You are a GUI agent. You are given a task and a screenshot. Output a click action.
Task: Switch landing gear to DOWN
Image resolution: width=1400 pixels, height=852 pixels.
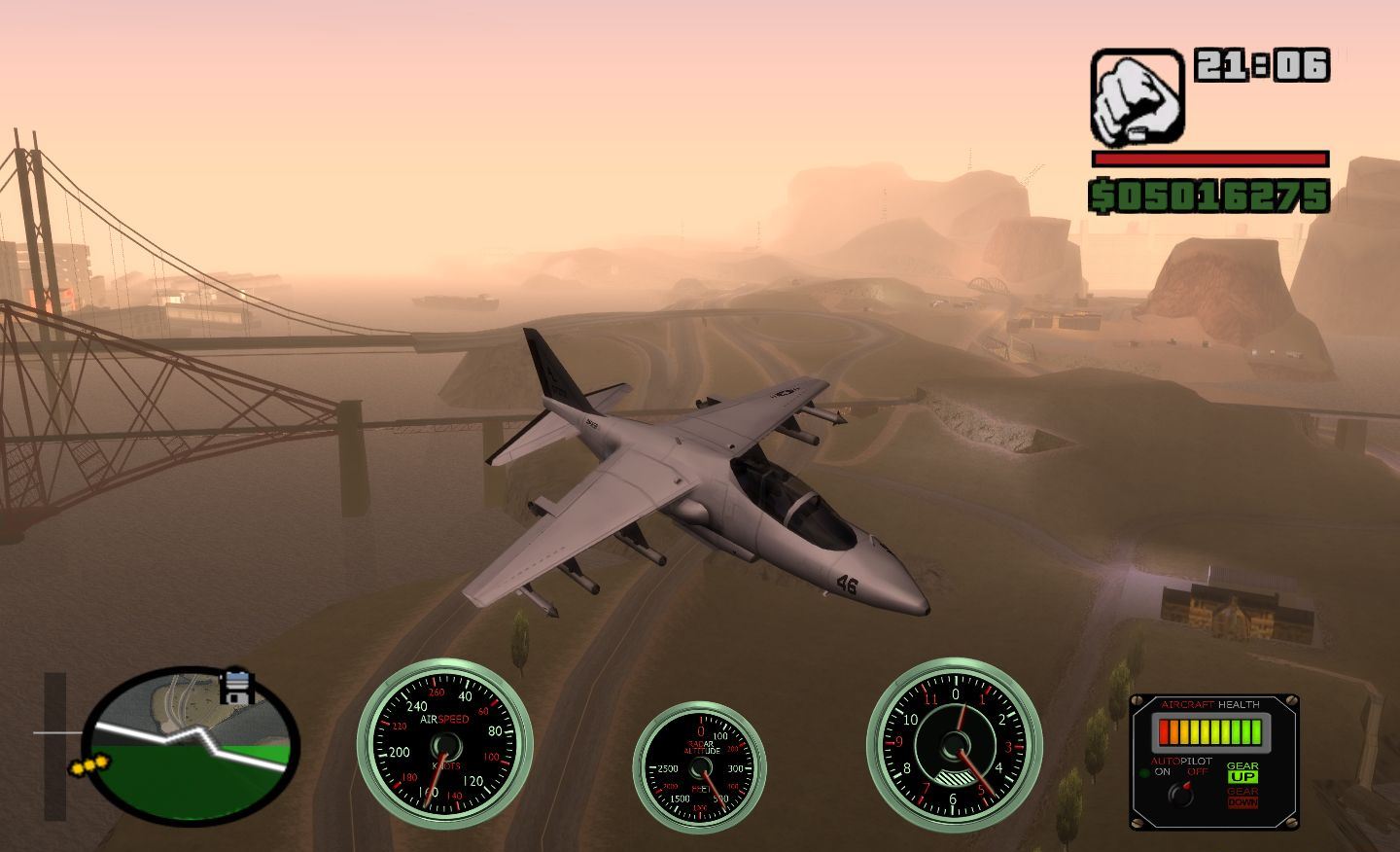tap(1242, 802)
